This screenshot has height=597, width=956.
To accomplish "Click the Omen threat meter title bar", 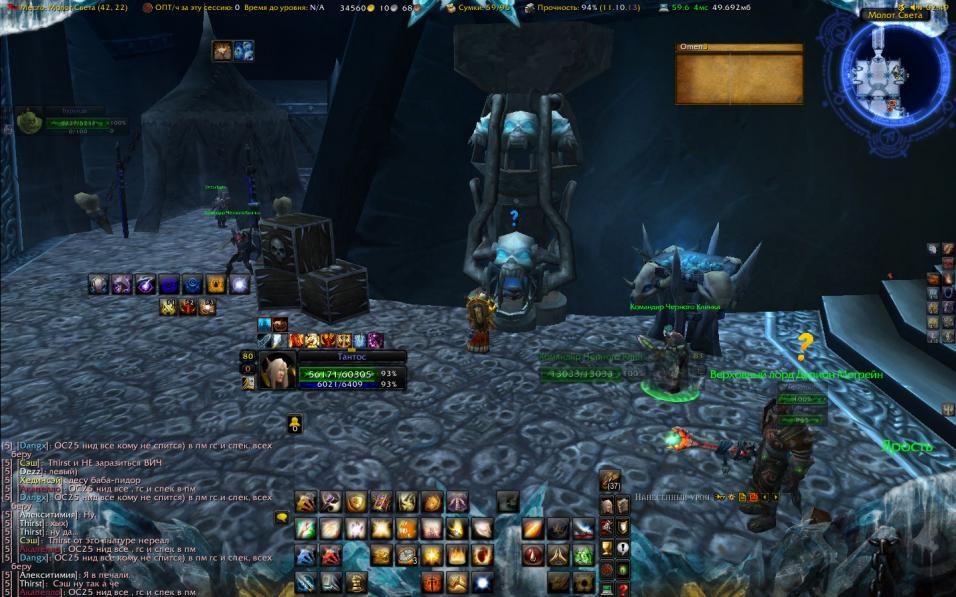I will coord(739,47).
